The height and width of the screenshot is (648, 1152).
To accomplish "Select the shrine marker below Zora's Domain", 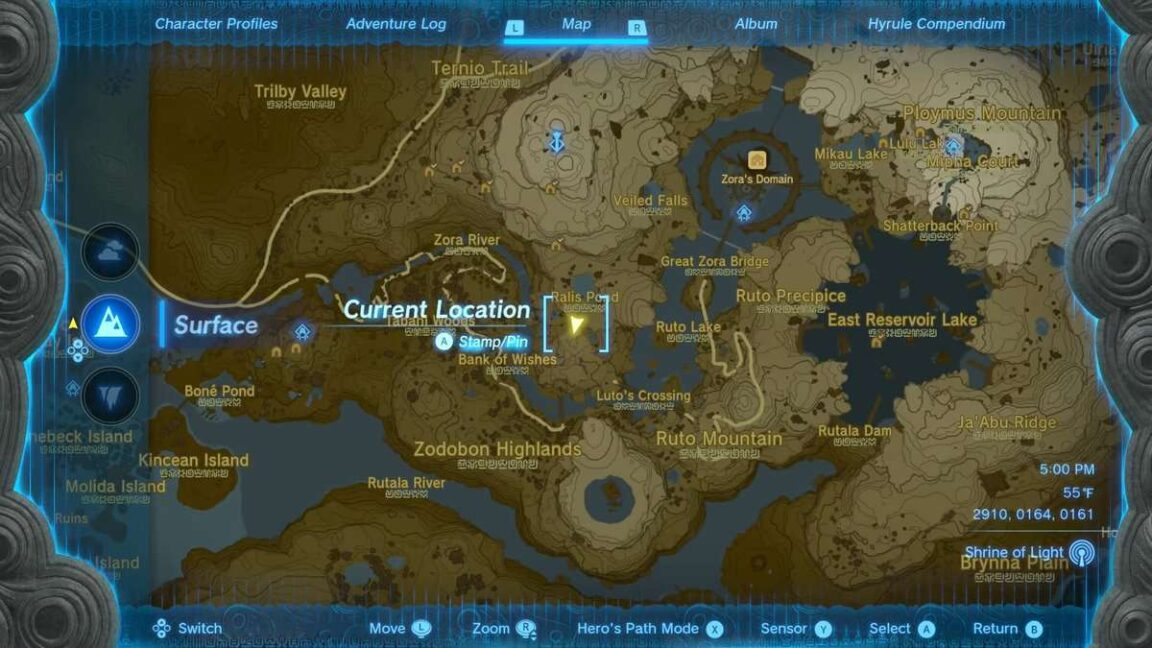I will click(744, 212).
